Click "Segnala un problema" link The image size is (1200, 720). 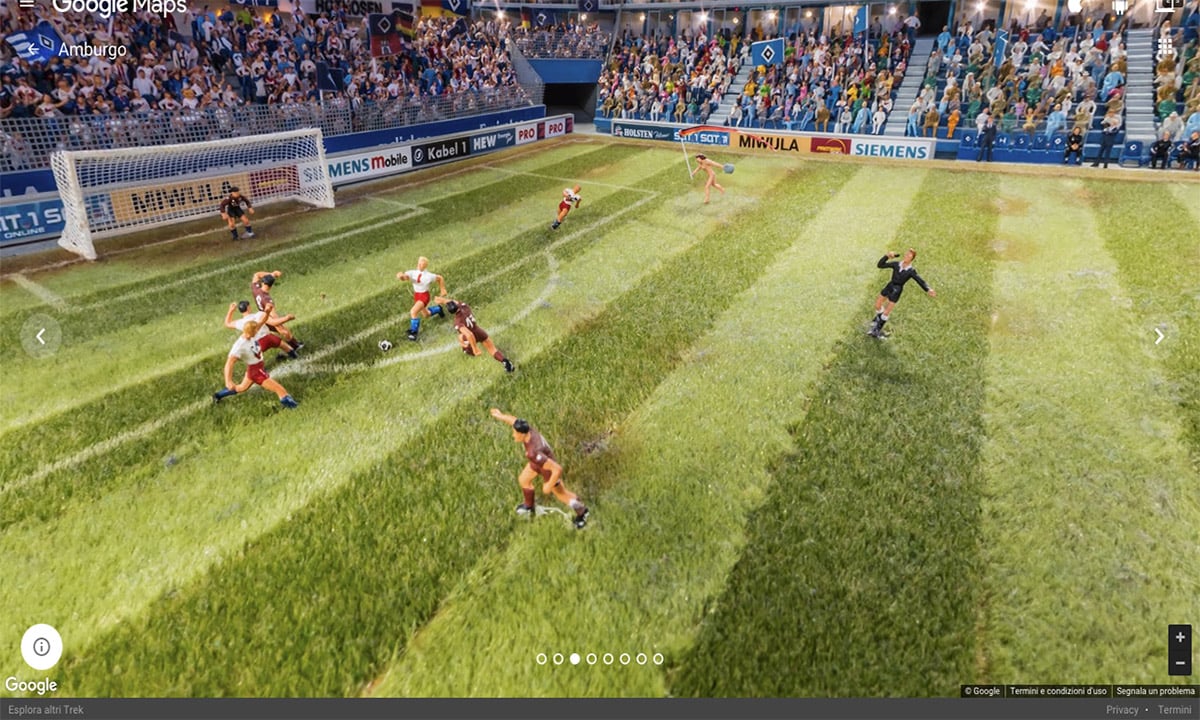(1155, 691)
